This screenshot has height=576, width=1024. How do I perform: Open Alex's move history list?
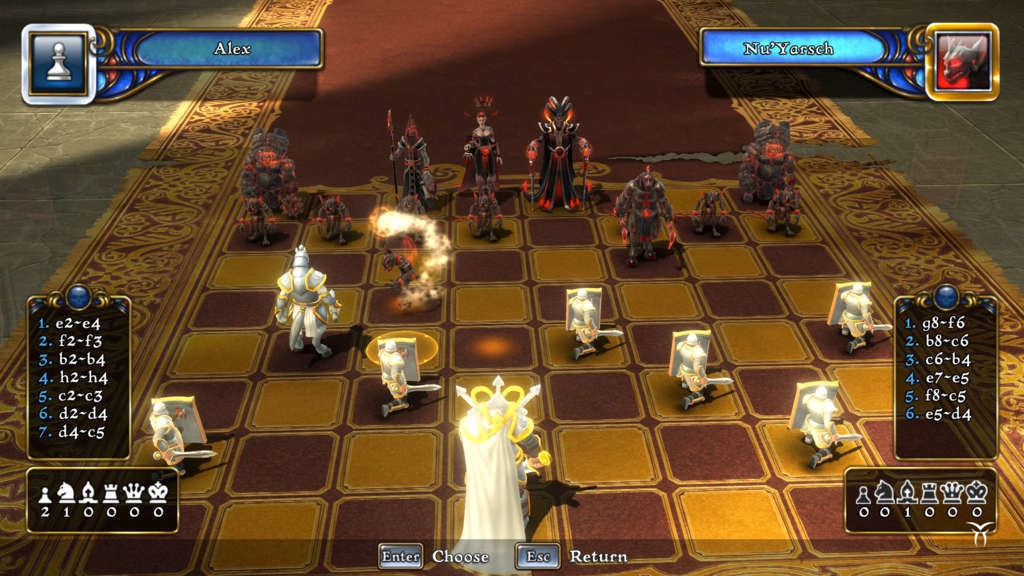[x=78, y=377]
